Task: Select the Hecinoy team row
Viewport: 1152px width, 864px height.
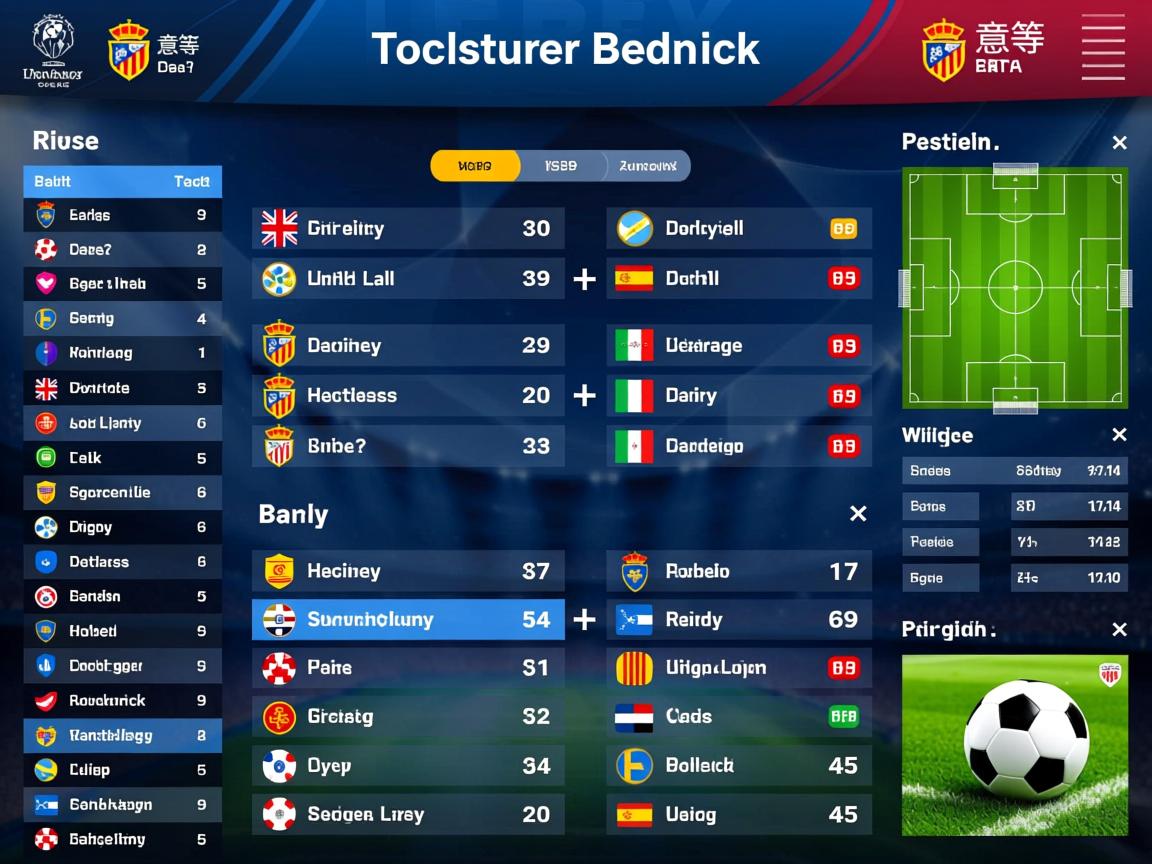Action: coord(408,571)
